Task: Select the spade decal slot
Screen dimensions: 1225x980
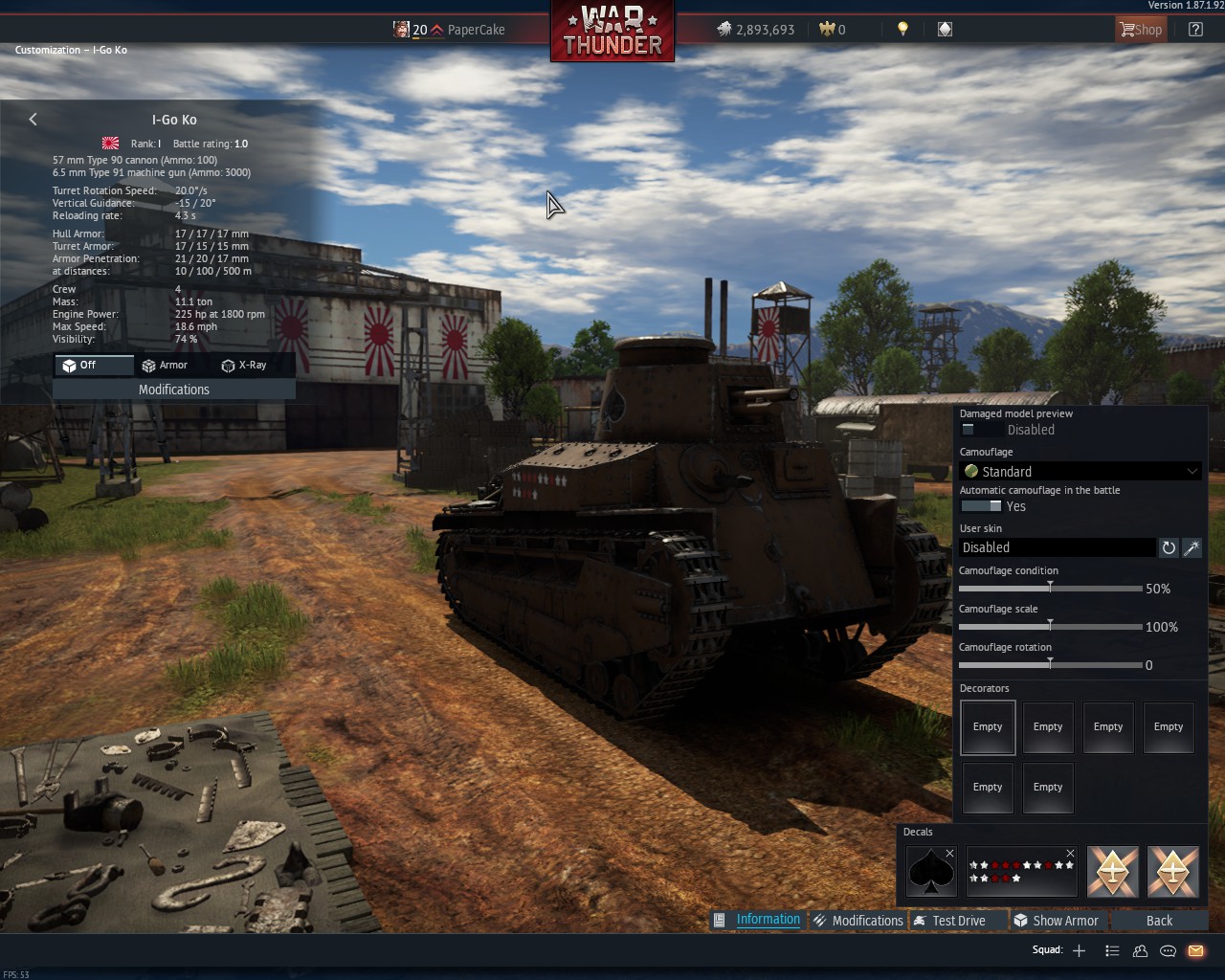Action: [x=930, y=872]
